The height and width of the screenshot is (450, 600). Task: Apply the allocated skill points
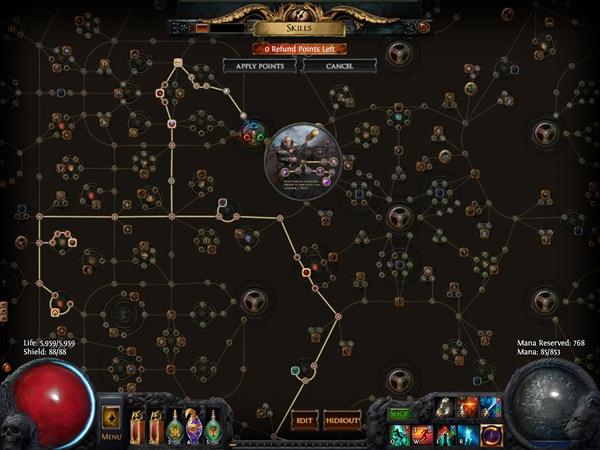[x=260, y=66]
